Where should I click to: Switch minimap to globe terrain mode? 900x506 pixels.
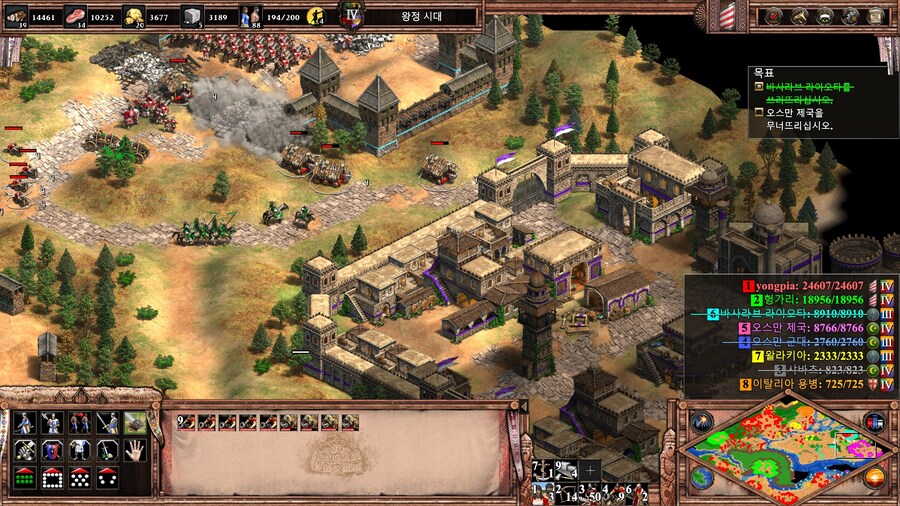[702, 478]
